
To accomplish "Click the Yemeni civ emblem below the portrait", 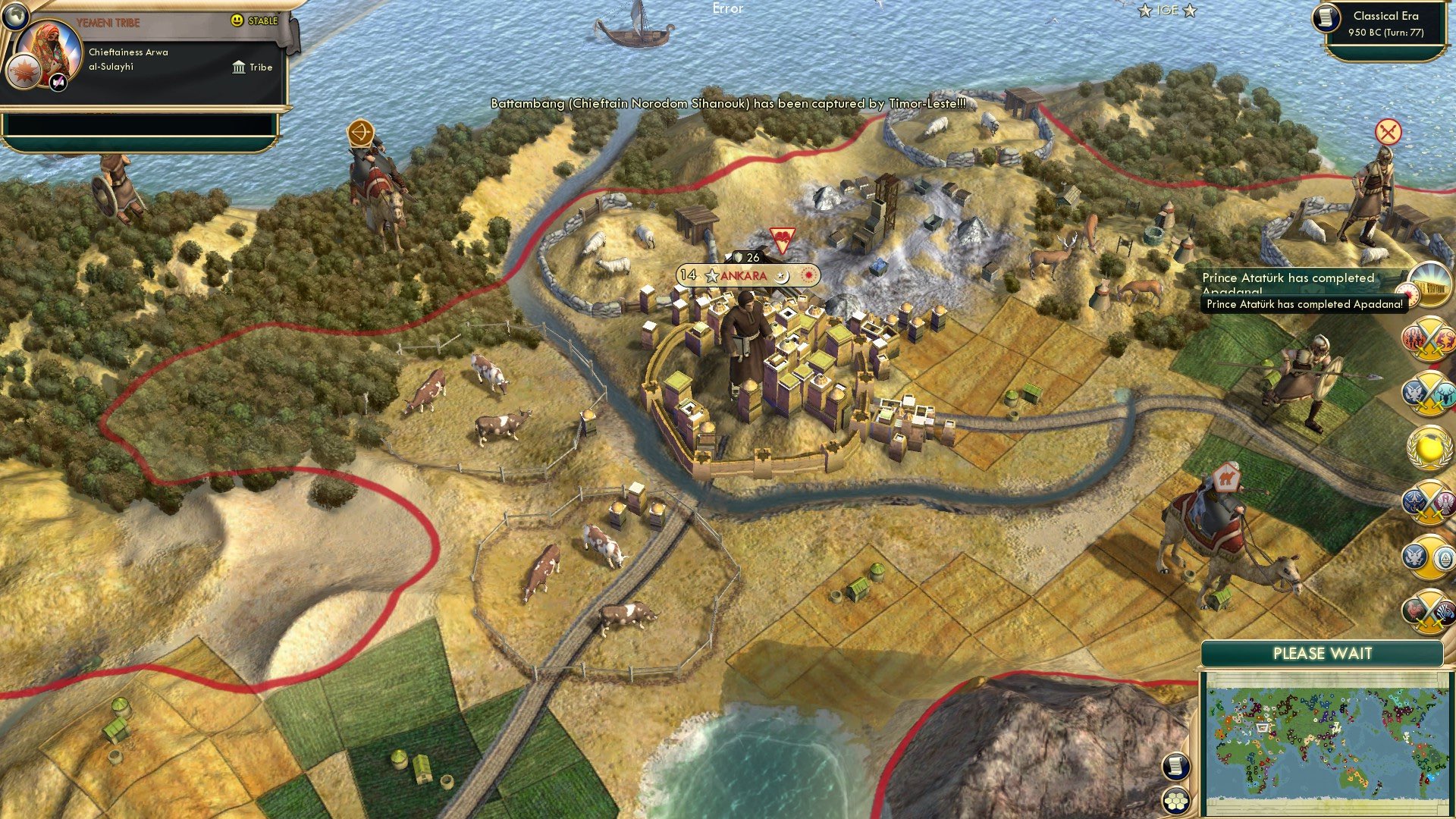I will (27, 70).
